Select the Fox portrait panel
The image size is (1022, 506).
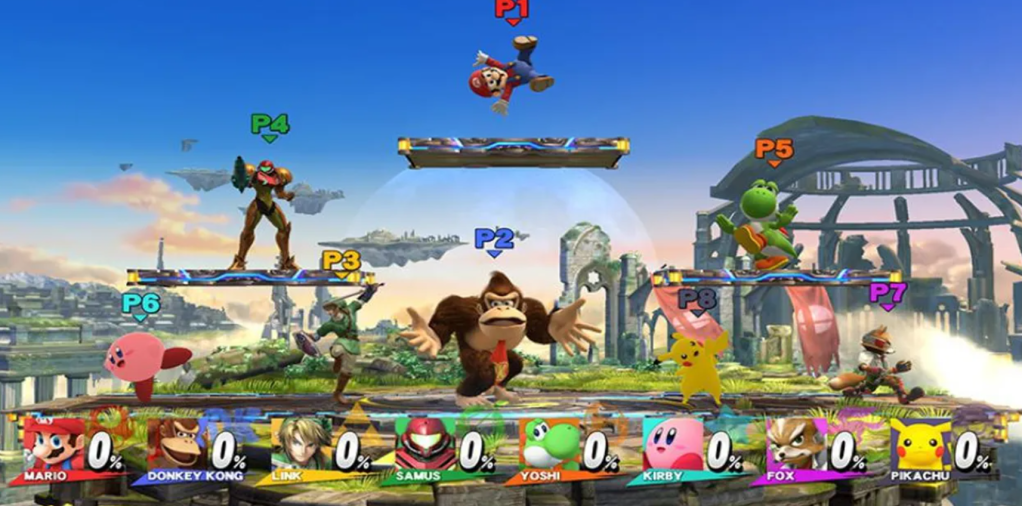[x=795, y=444]
